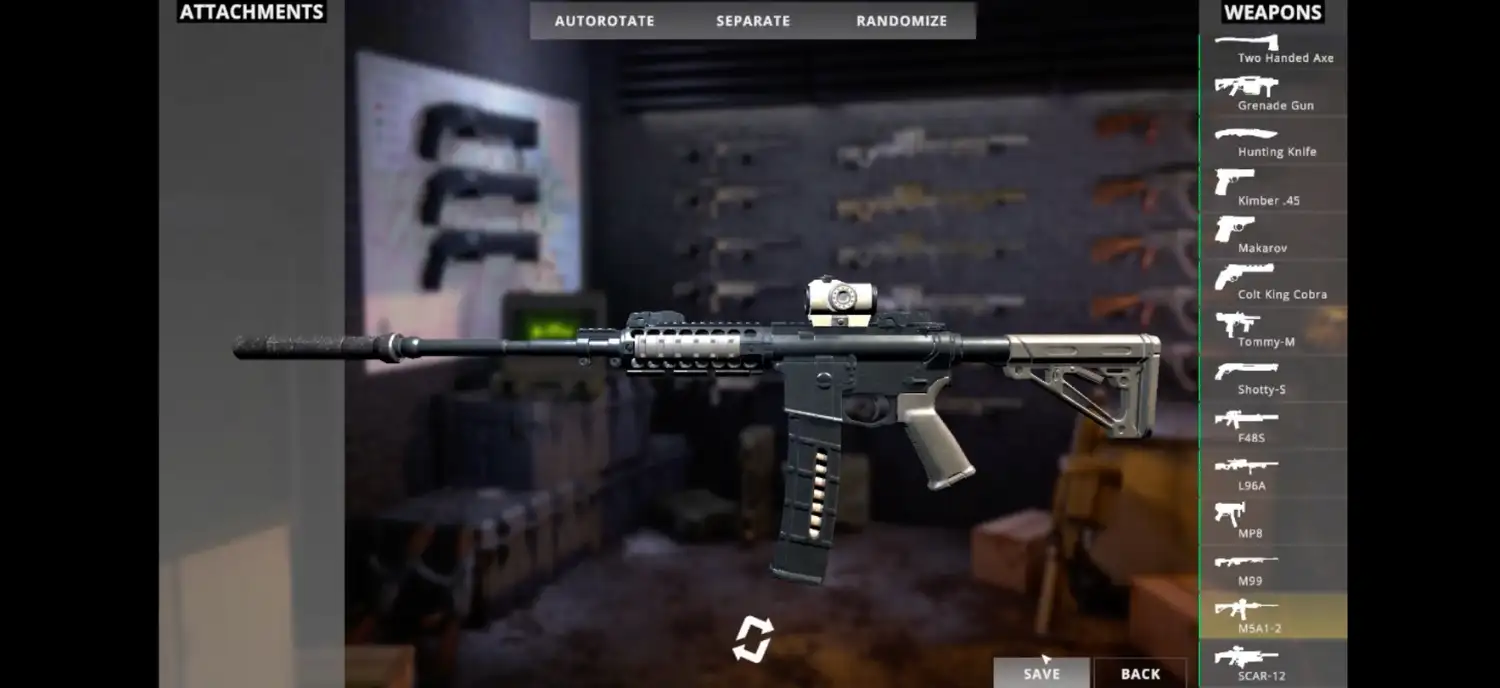Pick the Tommy-M submachine gun
This screenshot has width=1500, height=688.
(1273, 330)
